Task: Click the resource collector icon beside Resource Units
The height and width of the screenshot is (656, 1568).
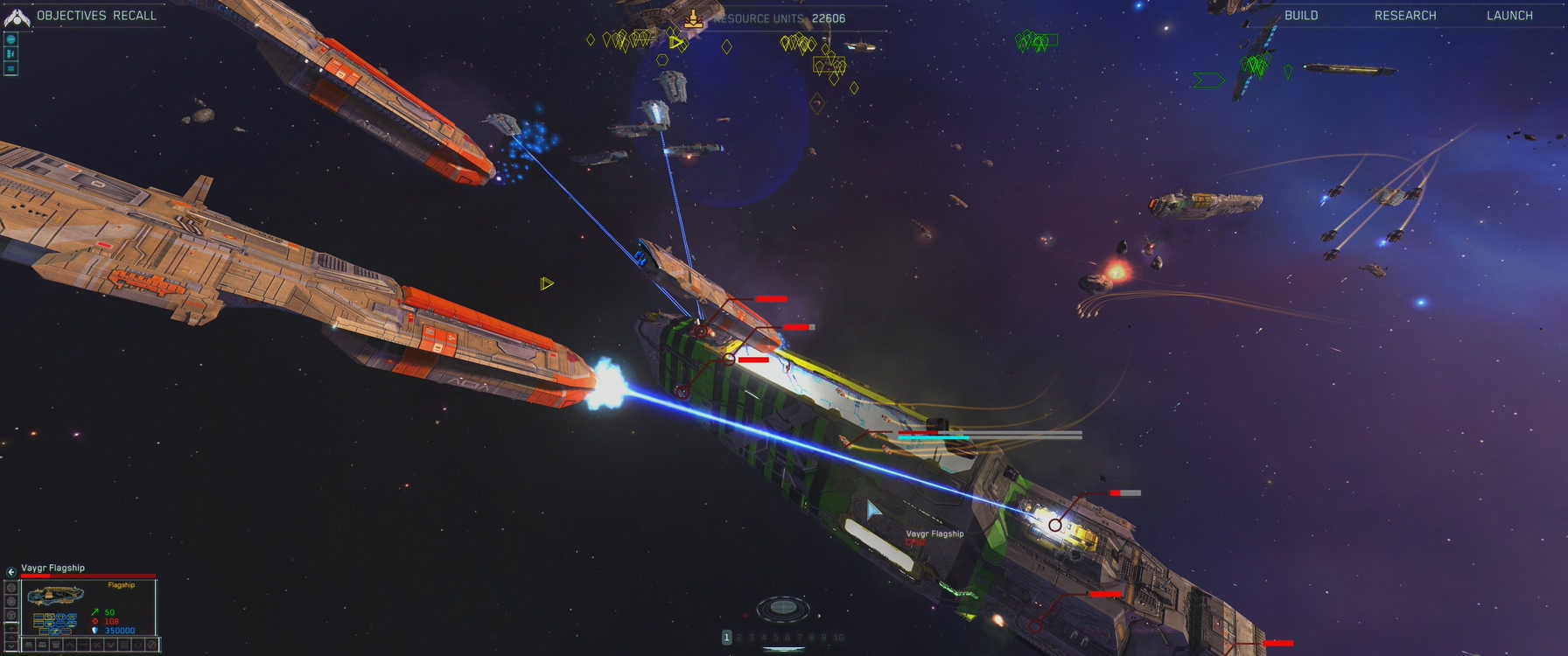Action: (x=693, y=18)
